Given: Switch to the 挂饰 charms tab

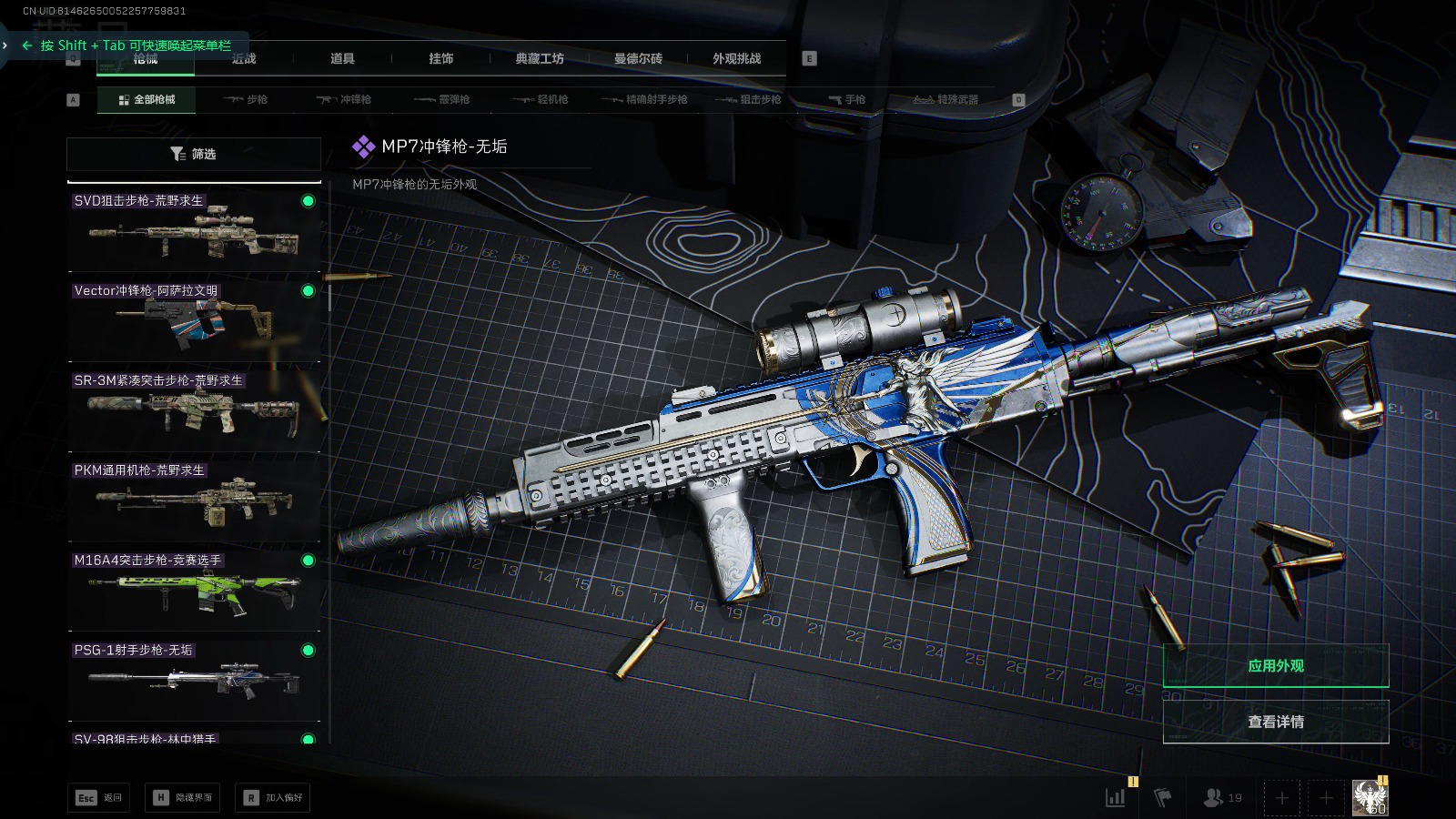Looking at the screenshot, I should 440,59.
